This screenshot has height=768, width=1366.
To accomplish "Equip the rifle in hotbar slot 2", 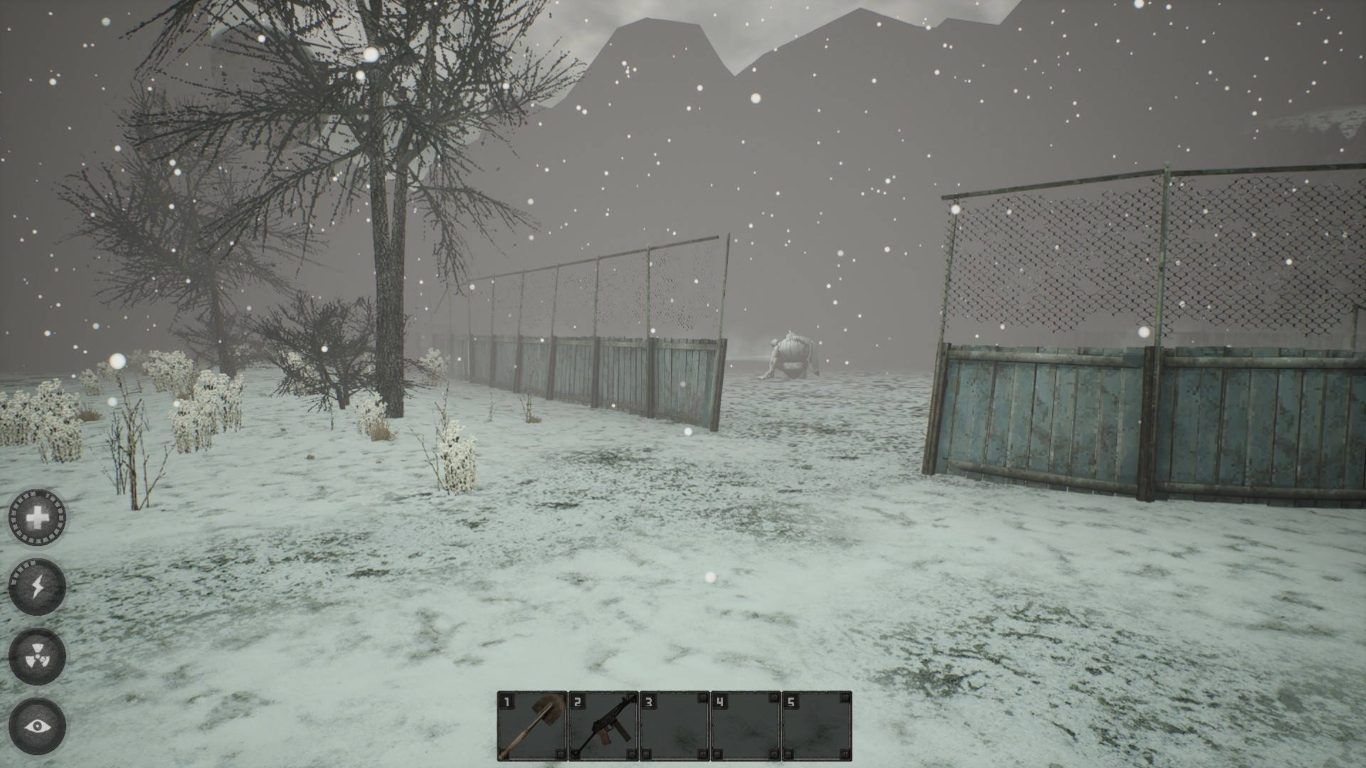I will [x=603, y=726].
